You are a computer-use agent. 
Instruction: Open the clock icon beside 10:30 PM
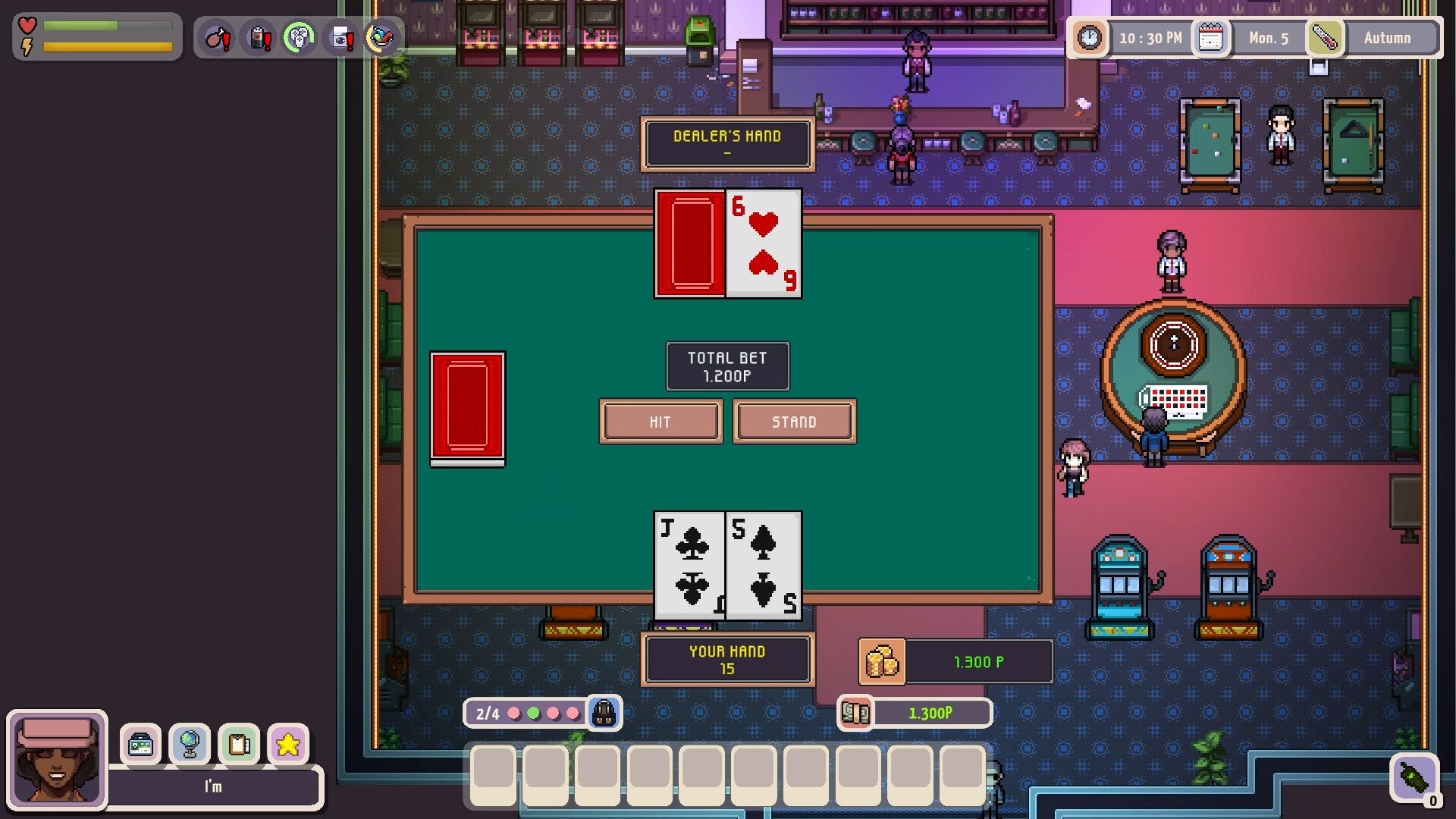1090,37
